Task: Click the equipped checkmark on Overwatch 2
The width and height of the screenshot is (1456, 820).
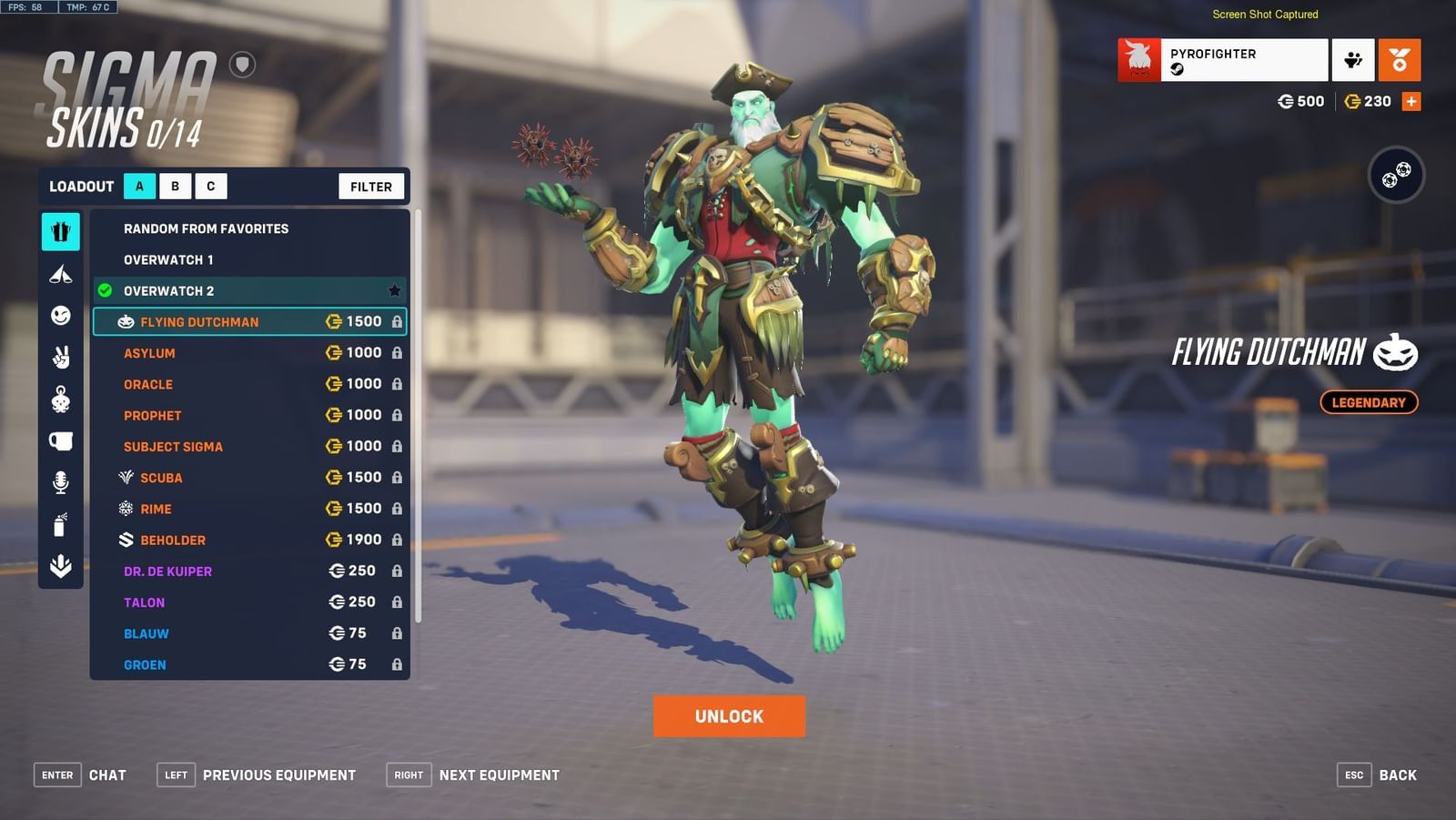Action: tap(103, 291)
